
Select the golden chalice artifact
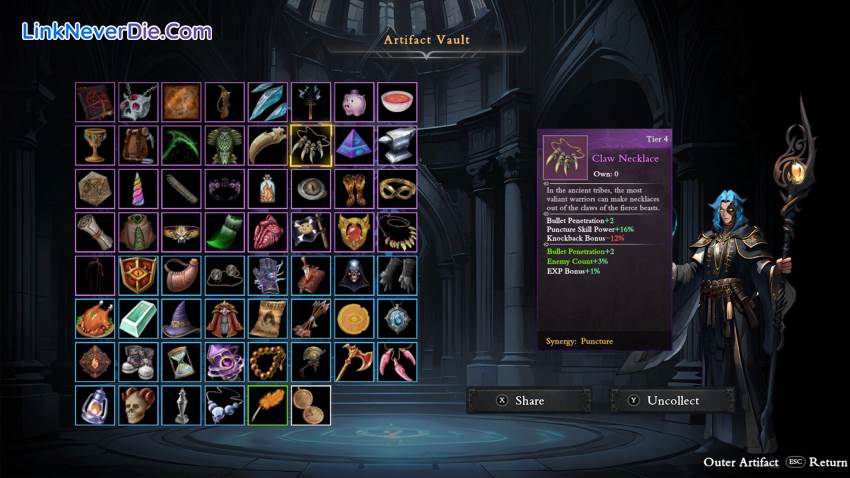click(95, 145)
